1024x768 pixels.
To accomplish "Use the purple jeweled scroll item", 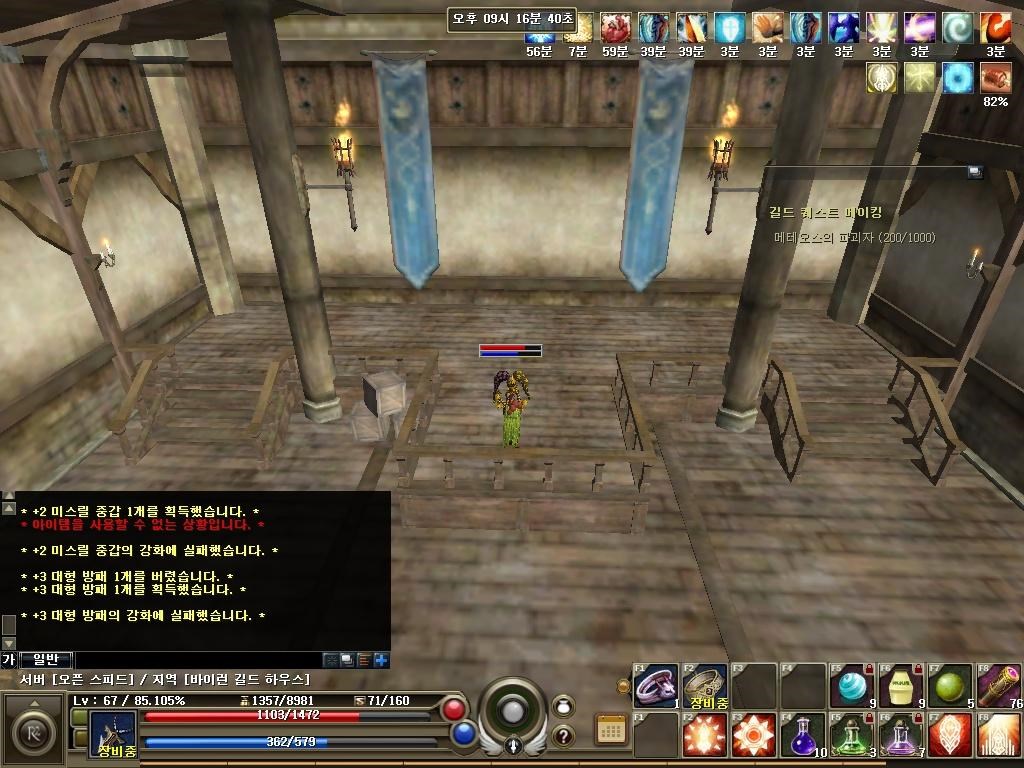I will pyautogui.click(x=999, y=685).
